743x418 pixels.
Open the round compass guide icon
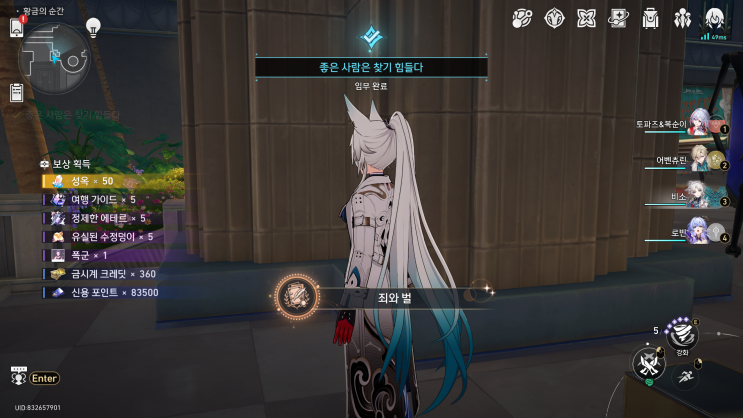click(x=554, y=17)
